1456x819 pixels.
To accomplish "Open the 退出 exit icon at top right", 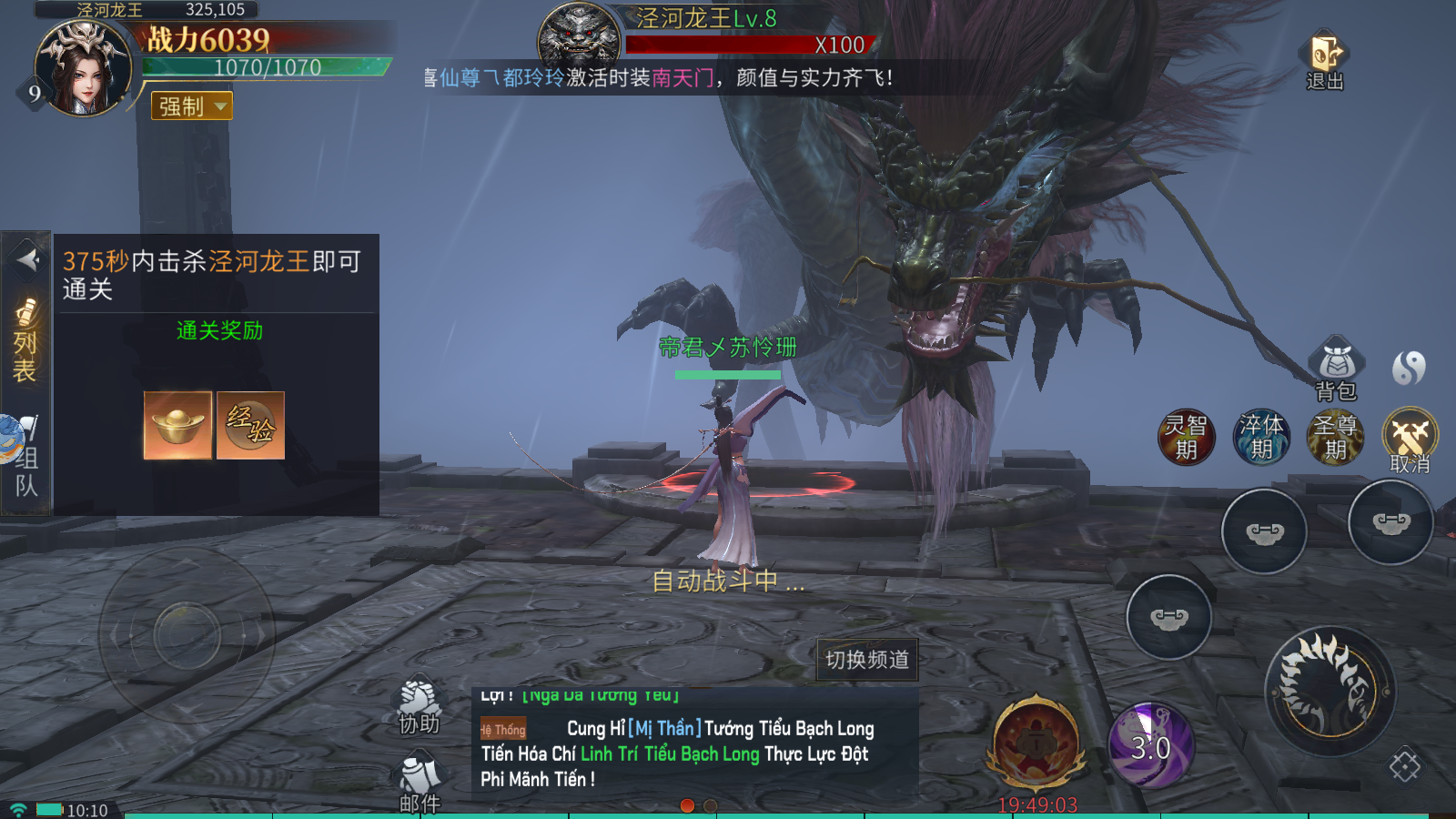I will tap(1324, 50).
